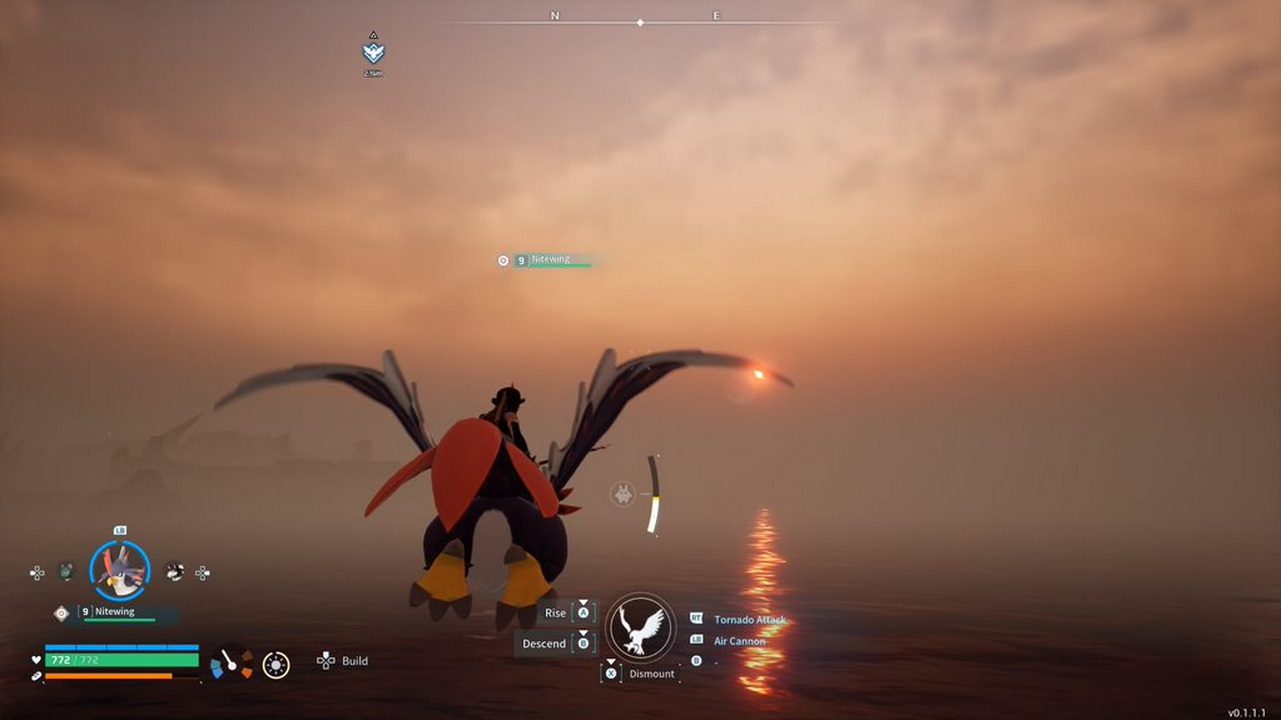Switch to the previous pal on the left
The image size is (1281, 720).
[x=66, y=571]
